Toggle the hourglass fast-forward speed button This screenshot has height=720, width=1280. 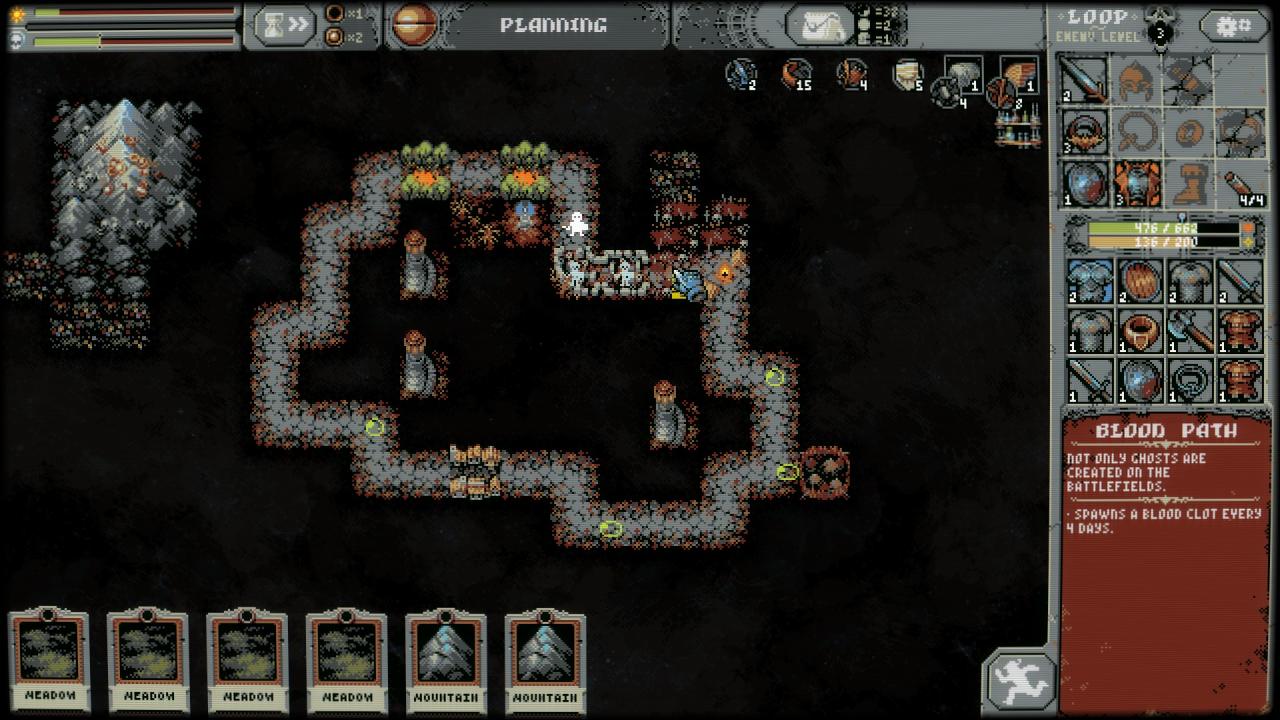click(x=284, y=26)
